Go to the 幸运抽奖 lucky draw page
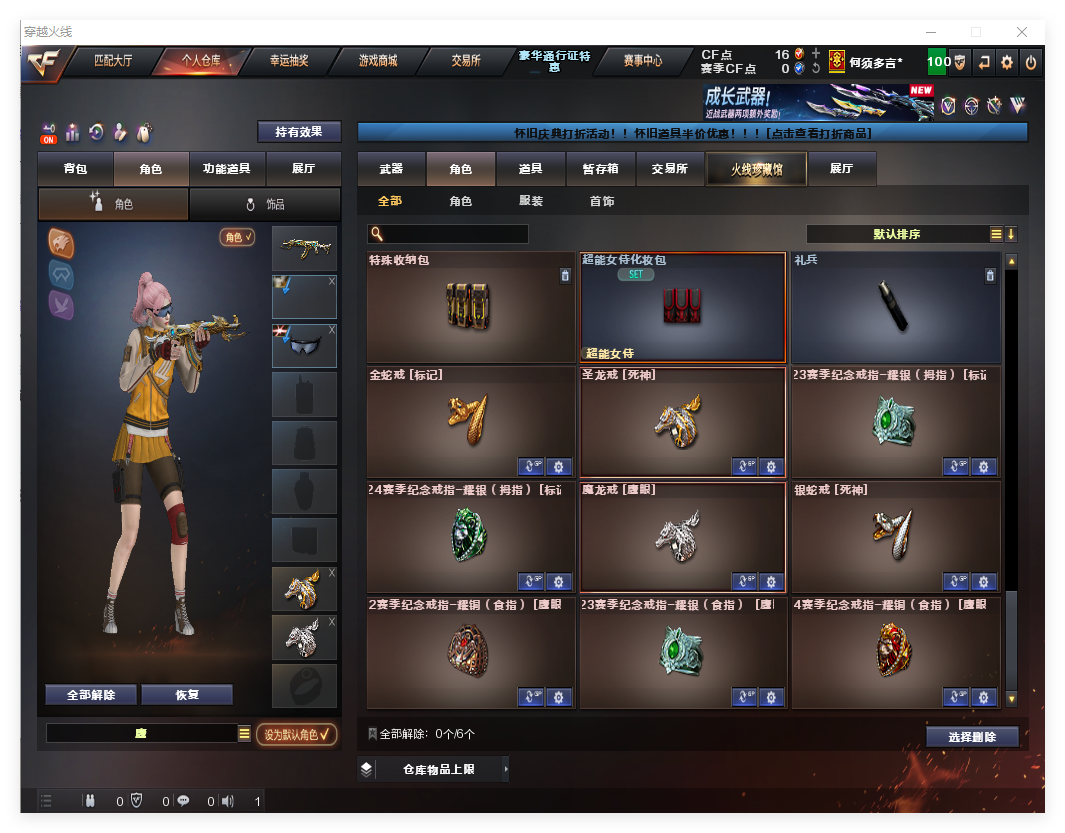Viewport: 1065px width, 833px height. [x=288, y=61]
